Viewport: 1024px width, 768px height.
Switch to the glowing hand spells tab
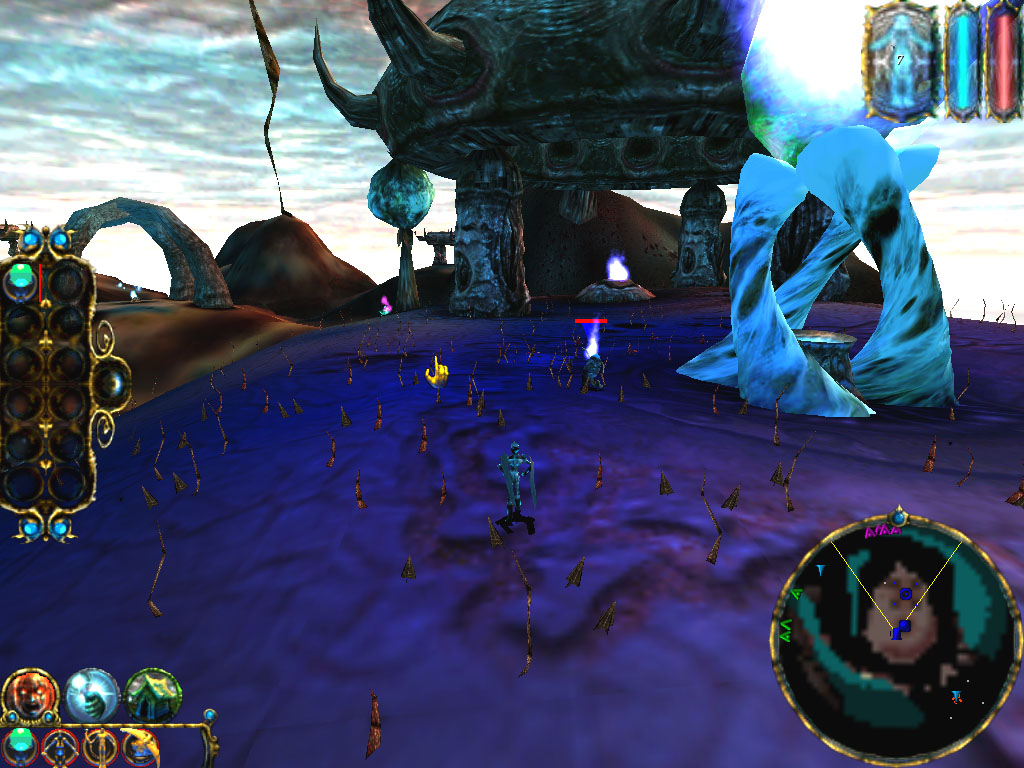92,695
